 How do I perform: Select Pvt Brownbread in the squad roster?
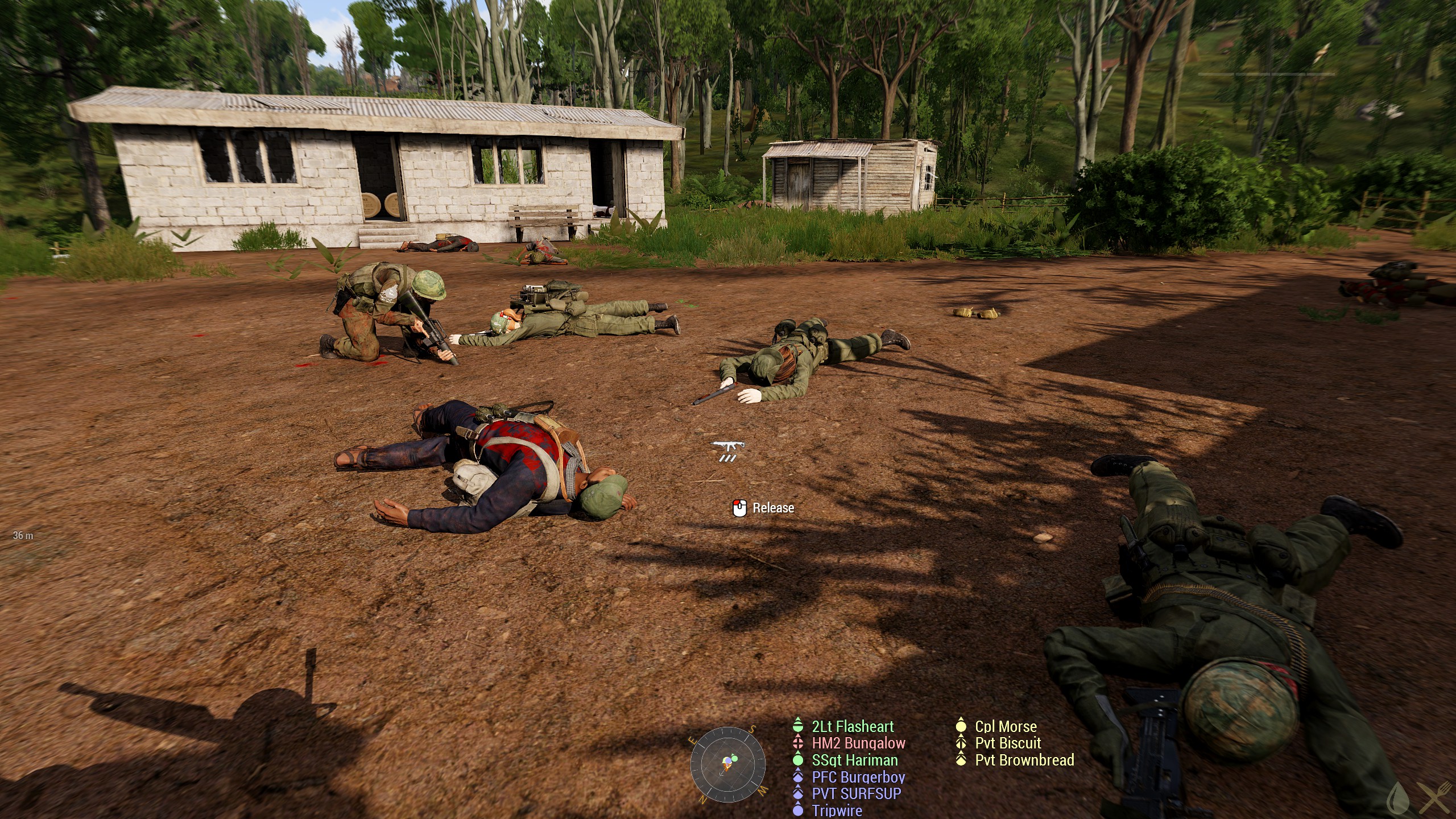click(x=1024, y=760)
